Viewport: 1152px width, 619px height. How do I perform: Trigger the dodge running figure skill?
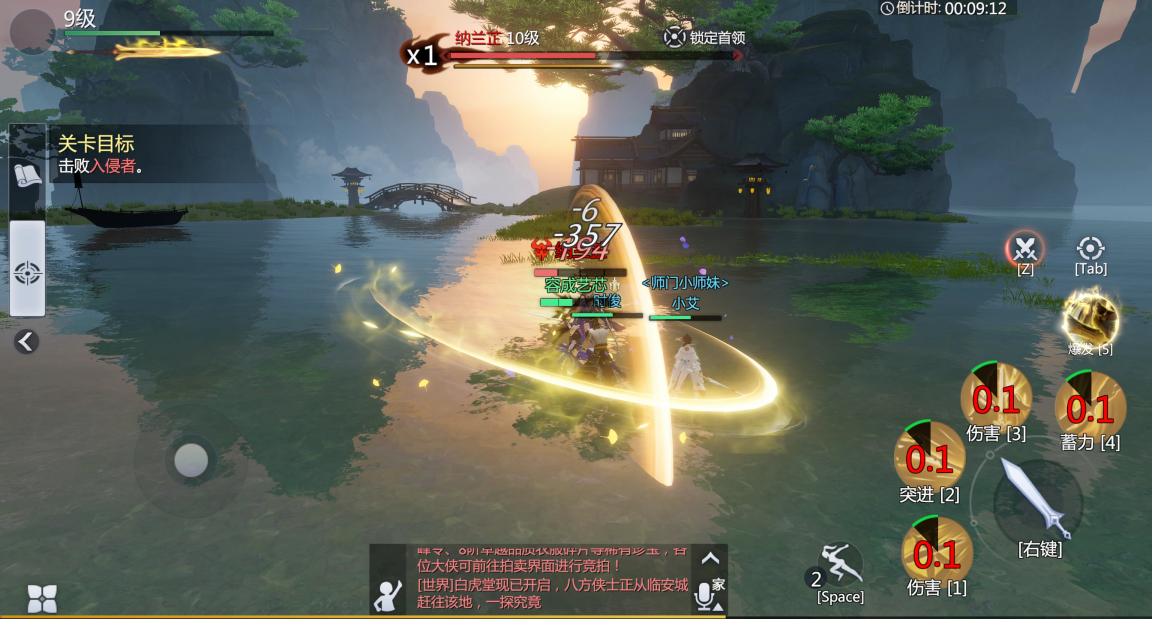pos(841,567)
